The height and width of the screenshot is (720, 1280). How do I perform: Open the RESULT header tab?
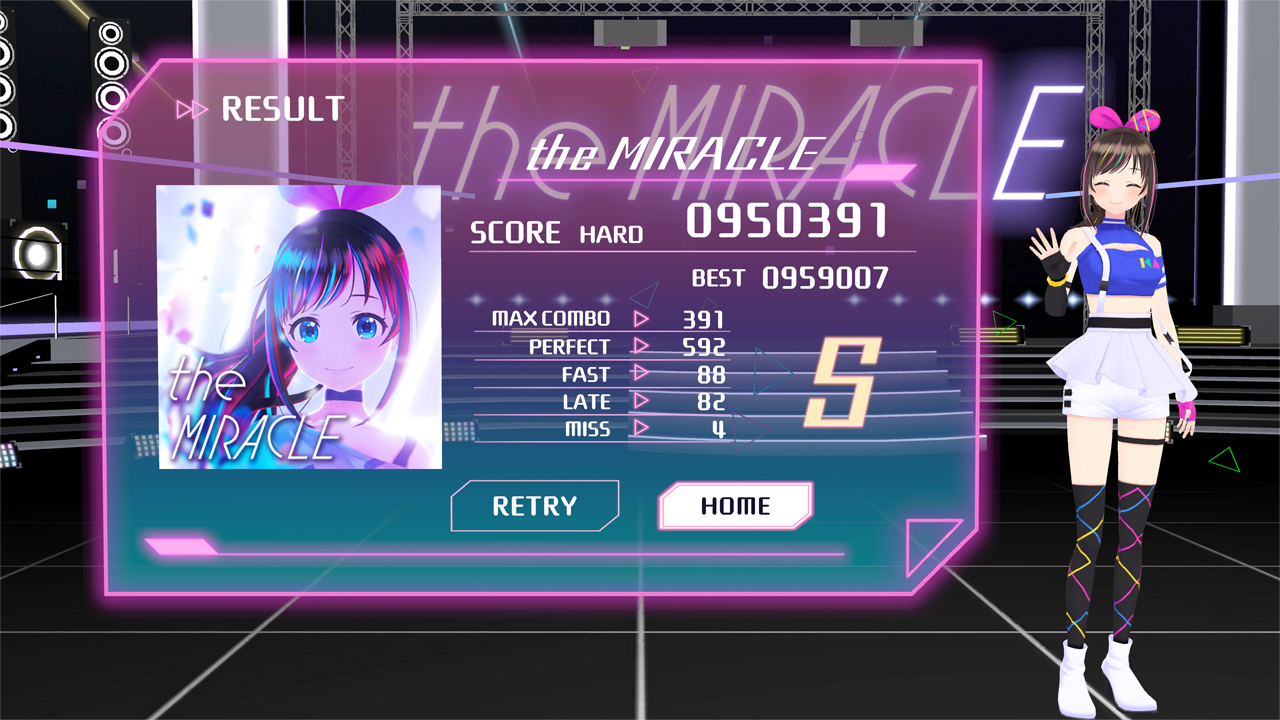(x=283, y=110)
